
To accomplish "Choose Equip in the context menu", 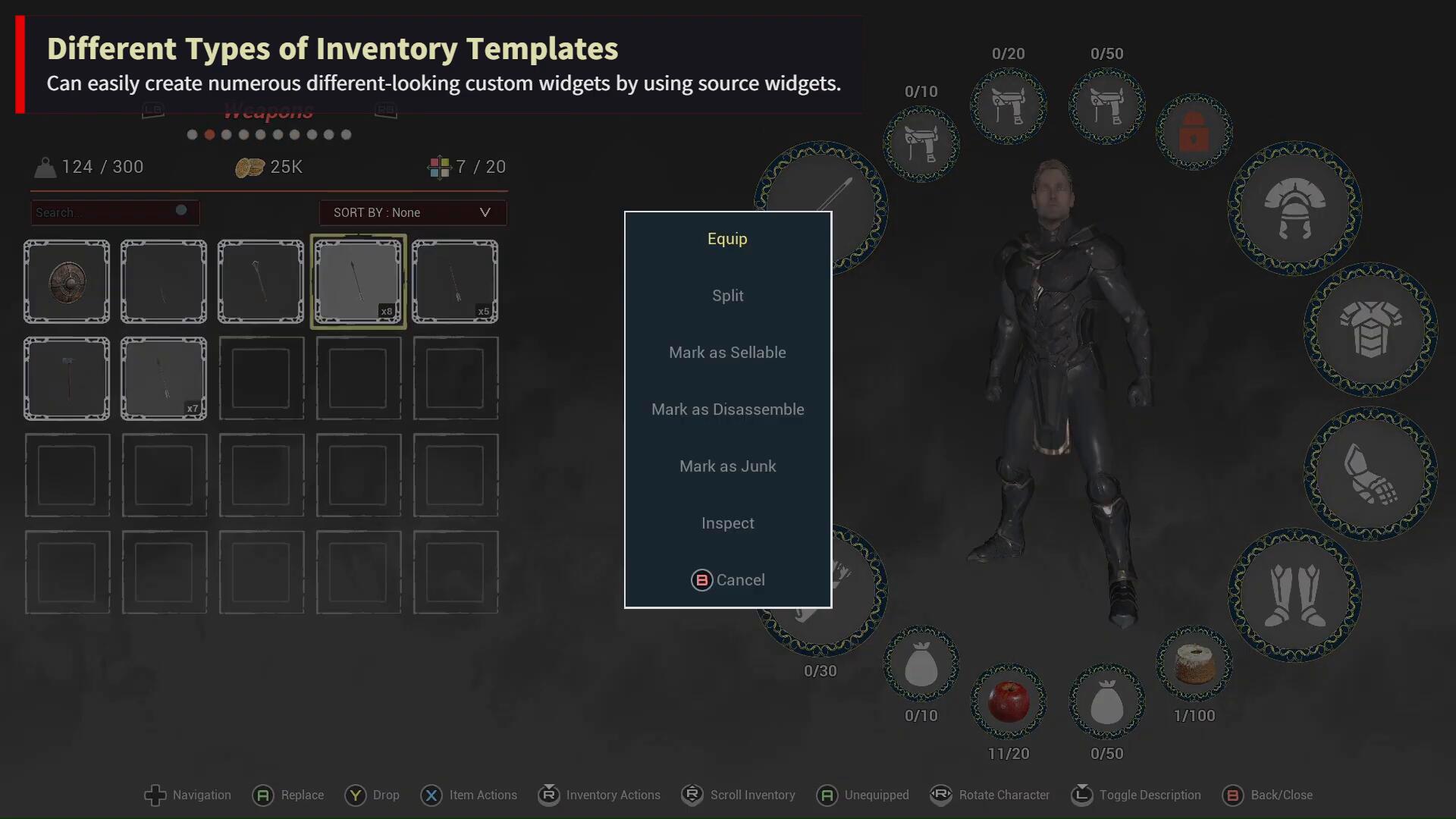I will [727, 239].
